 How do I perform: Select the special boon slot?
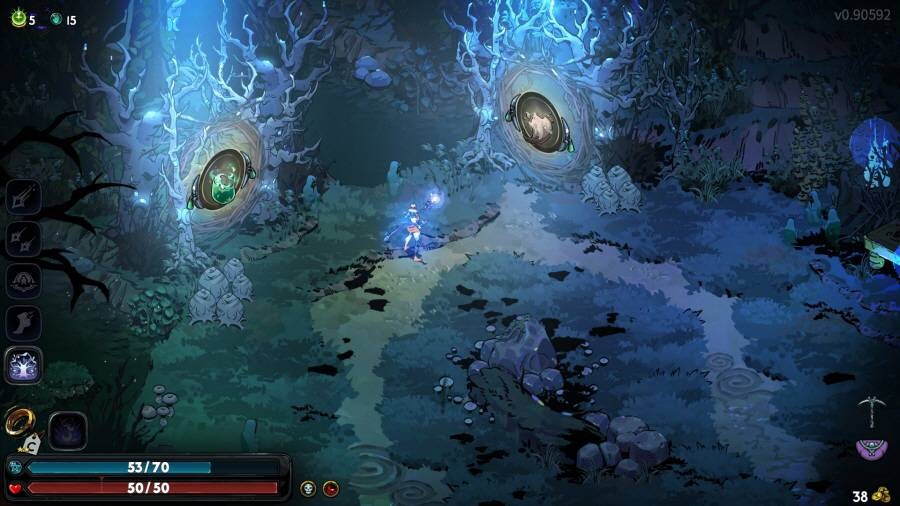[23, 238]
